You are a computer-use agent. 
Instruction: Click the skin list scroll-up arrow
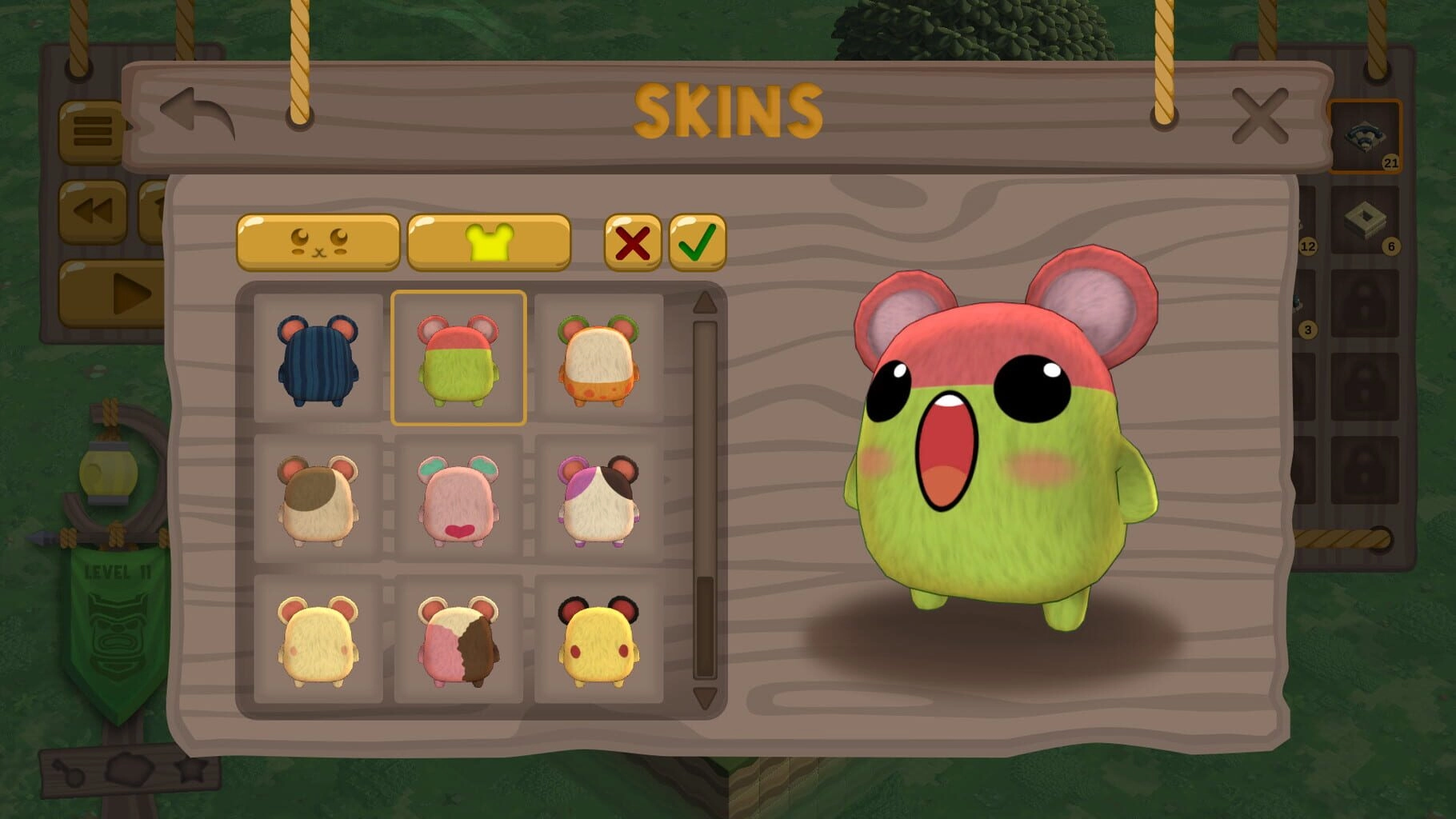click(705, 302)
